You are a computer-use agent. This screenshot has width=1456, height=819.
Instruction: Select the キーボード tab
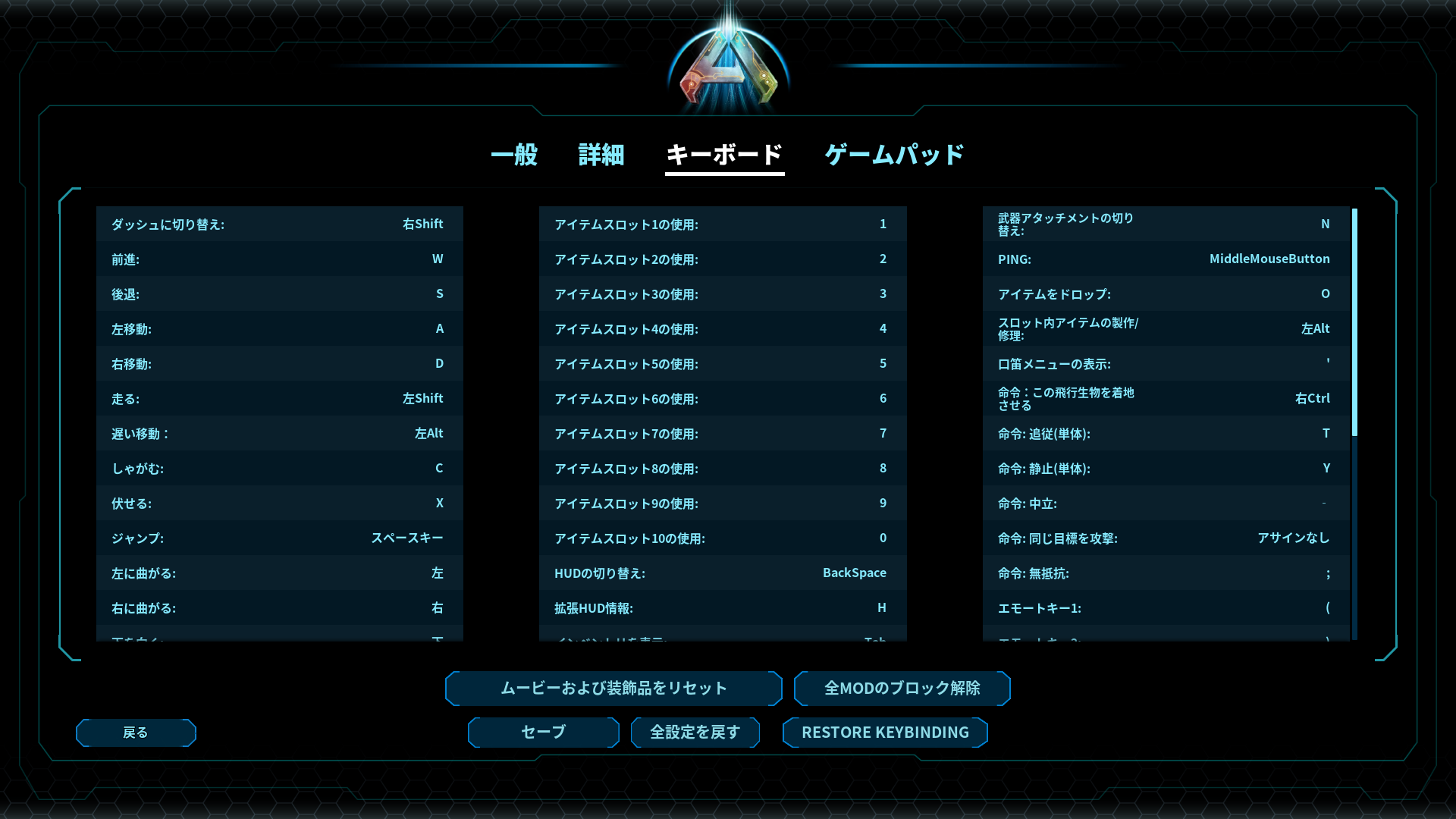[x=723, y=155]
